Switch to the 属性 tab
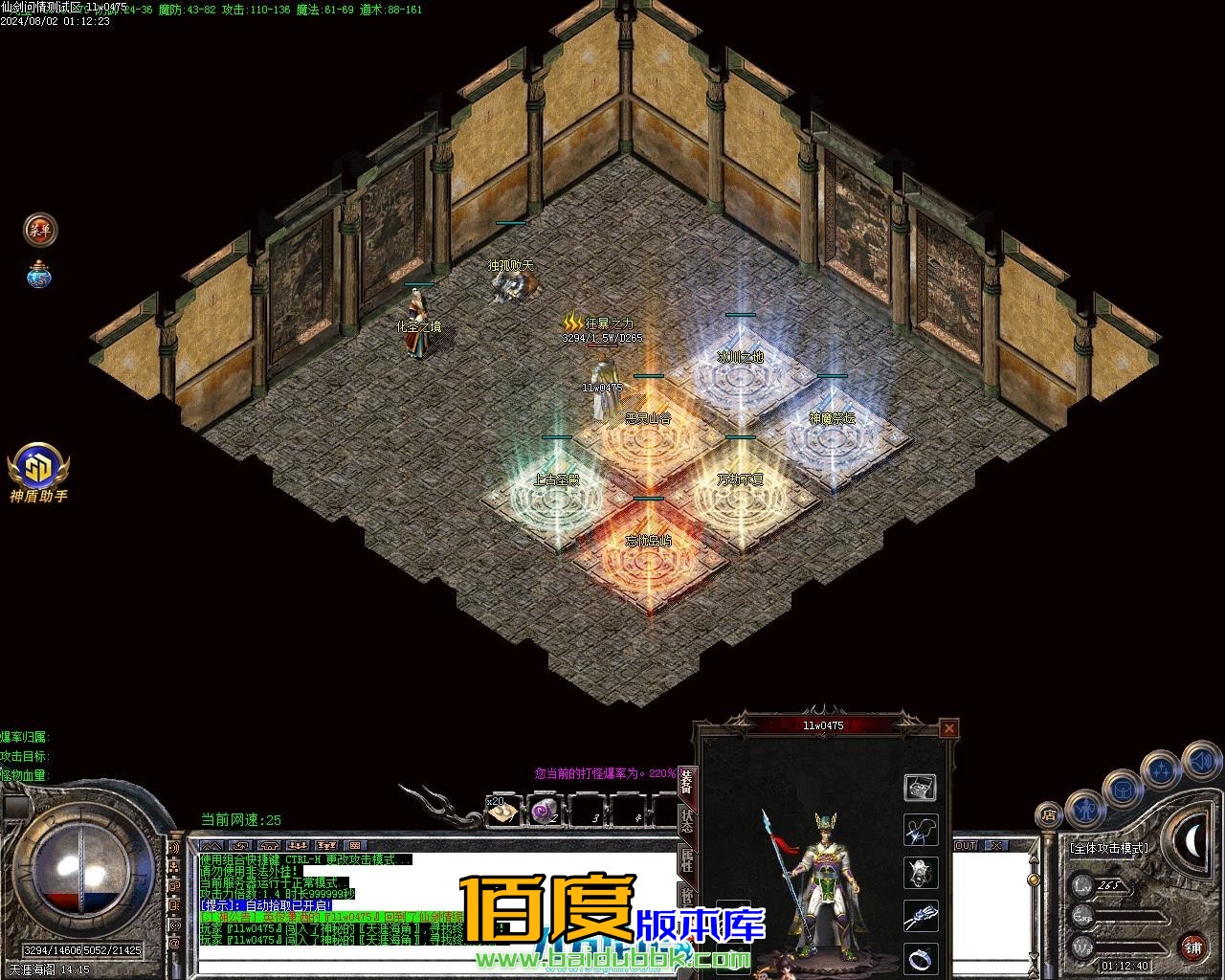Viewport: 1225px width, 980px height. (687, 860)
